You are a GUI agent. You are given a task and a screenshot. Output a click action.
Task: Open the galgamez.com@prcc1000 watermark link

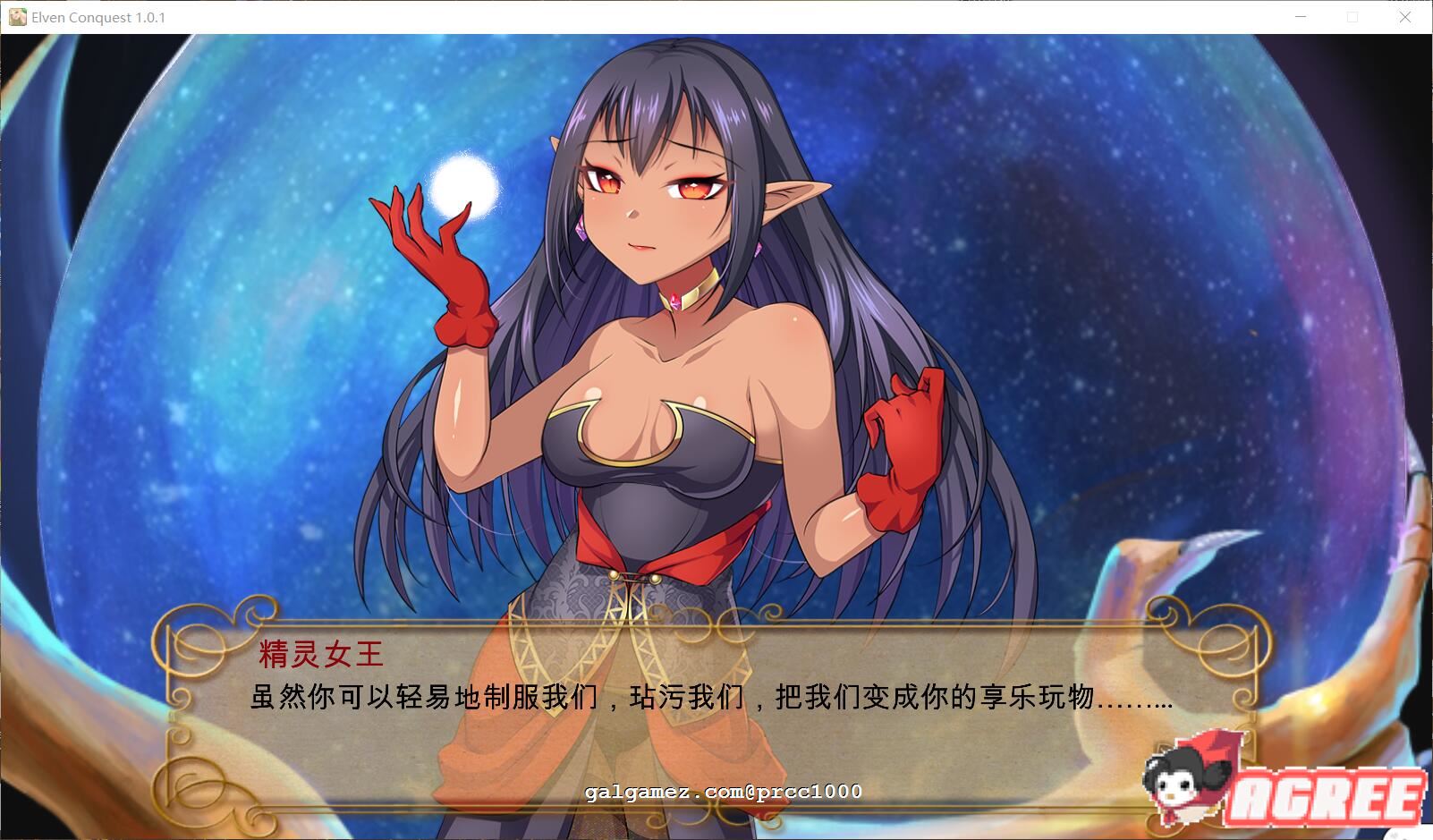(721, 791)
